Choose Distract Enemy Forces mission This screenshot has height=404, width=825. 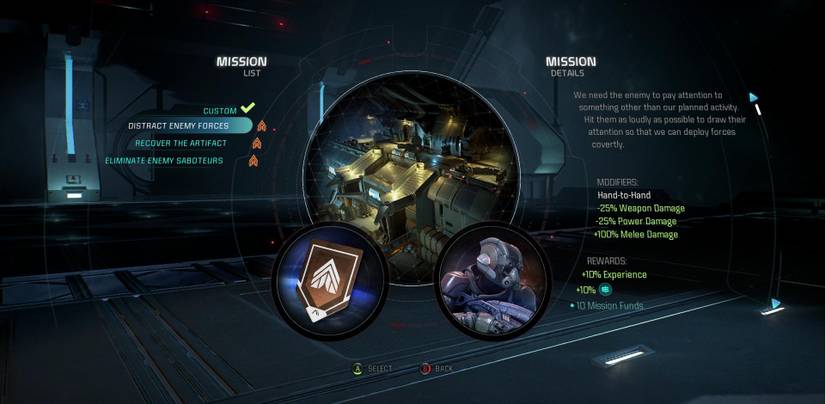point(179,126)
